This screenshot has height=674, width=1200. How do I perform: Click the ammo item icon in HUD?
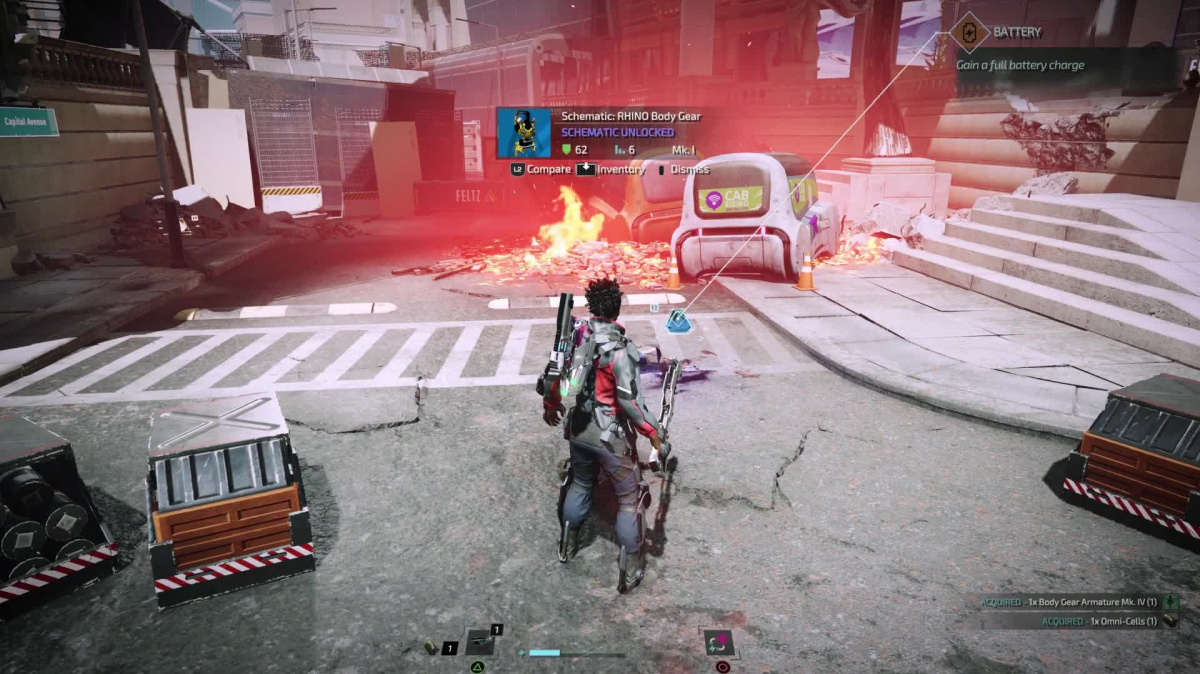(x=432, y=648)
